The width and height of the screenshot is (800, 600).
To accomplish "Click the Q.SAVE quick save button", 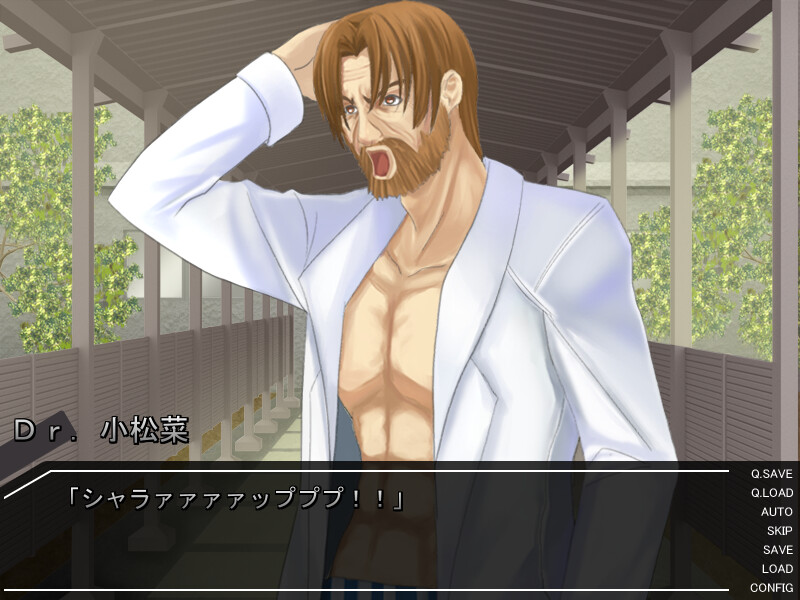I will 771,474.
